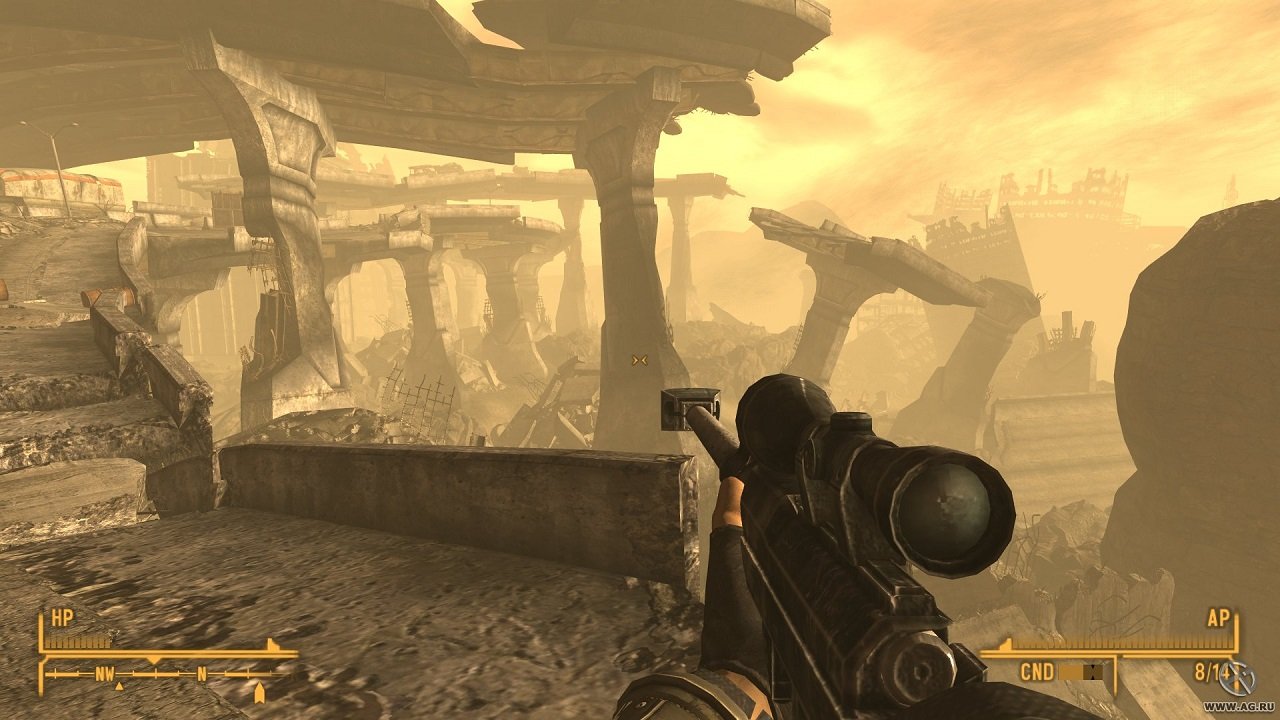Viewport: 1280px width, 720px height.
Task: Click the NW direction marker on the compass
Action: click(x=105, y=674)
